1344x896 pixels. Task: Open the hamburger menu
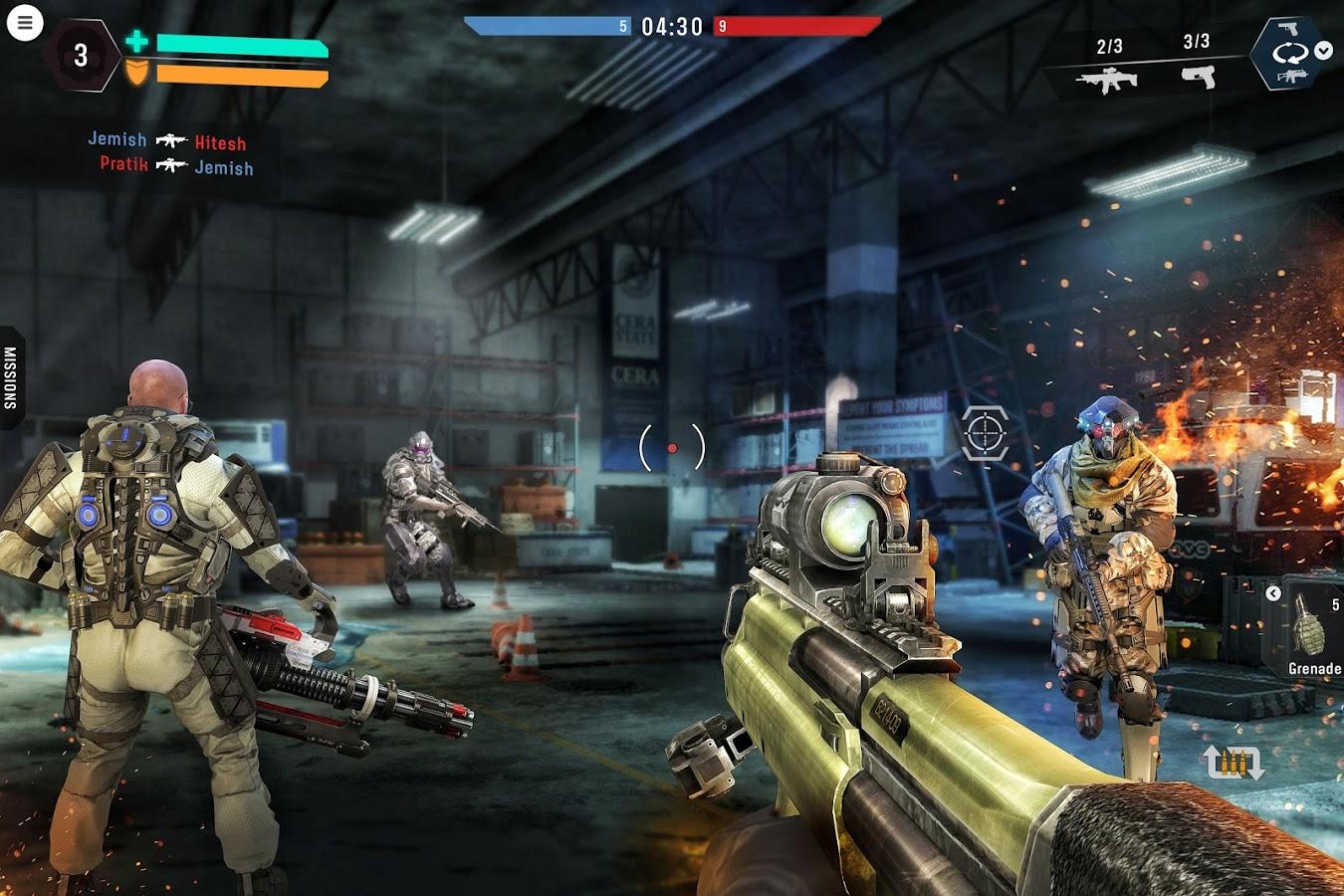coord(25,23)
